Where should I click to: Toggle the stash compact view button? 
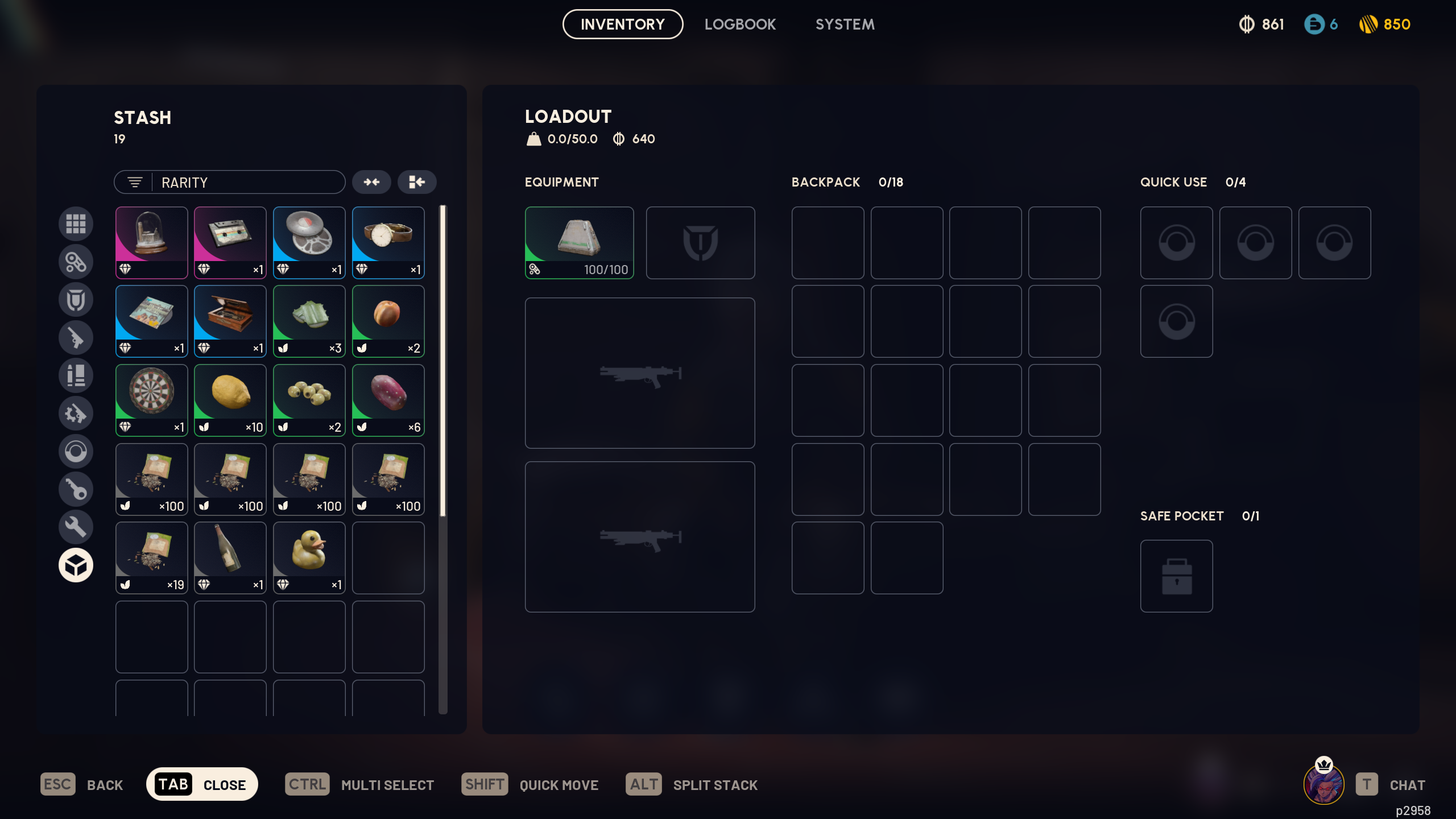click(x=417, y=182)
